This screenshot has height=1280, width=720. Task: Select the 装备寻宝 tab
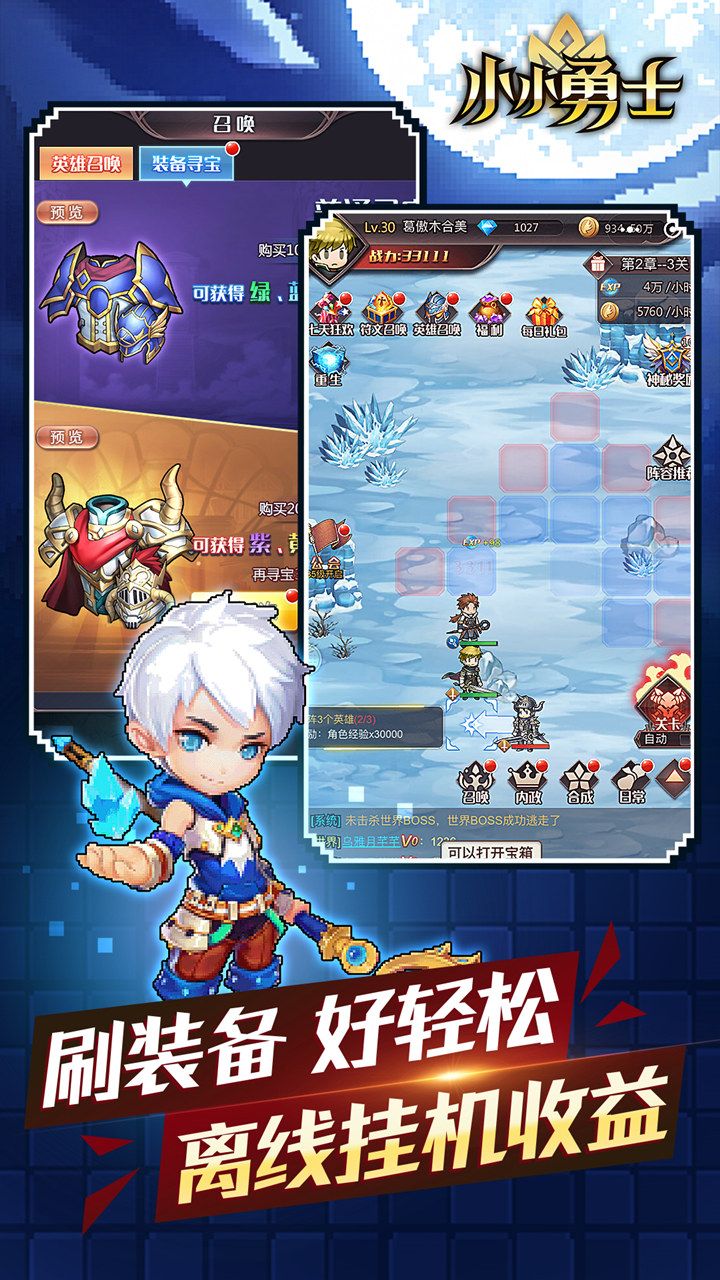coord(186,165)
